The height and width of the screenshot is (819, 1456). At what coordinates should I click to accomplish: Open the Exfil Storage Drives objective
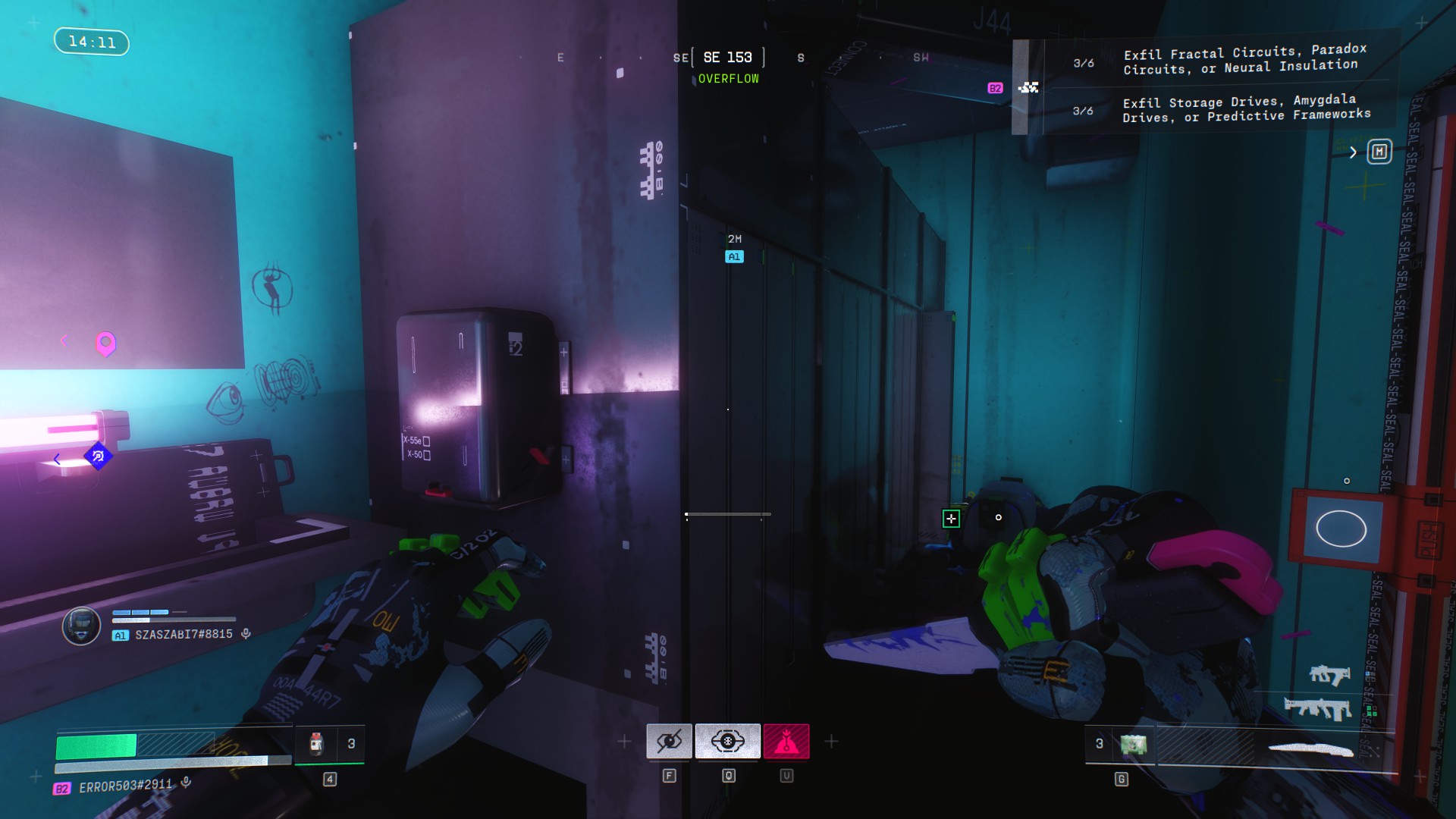1246,109
